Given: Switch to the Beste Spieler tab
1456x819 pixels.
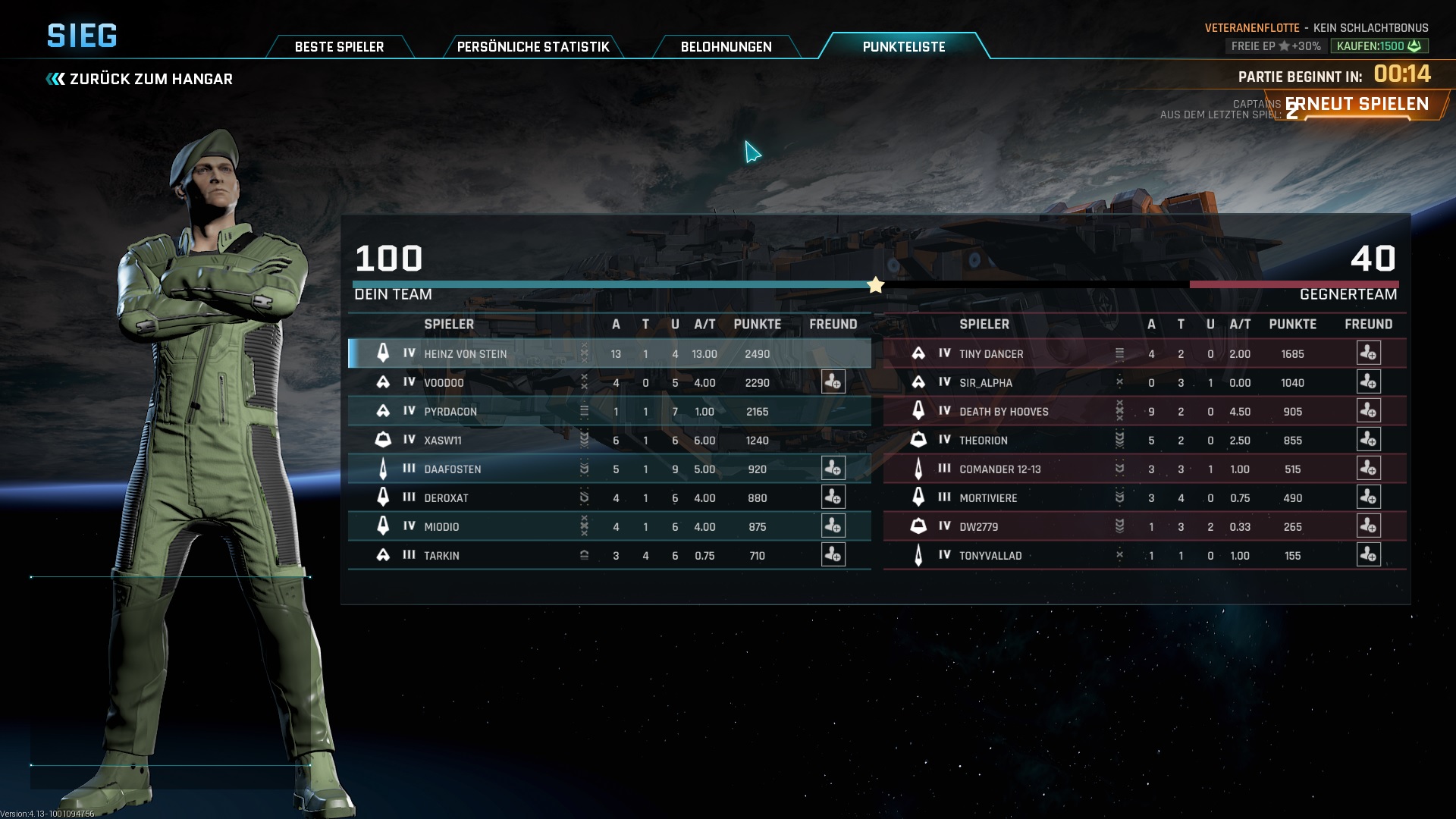Looking at the screenshot, I should (x=339, y=47).
